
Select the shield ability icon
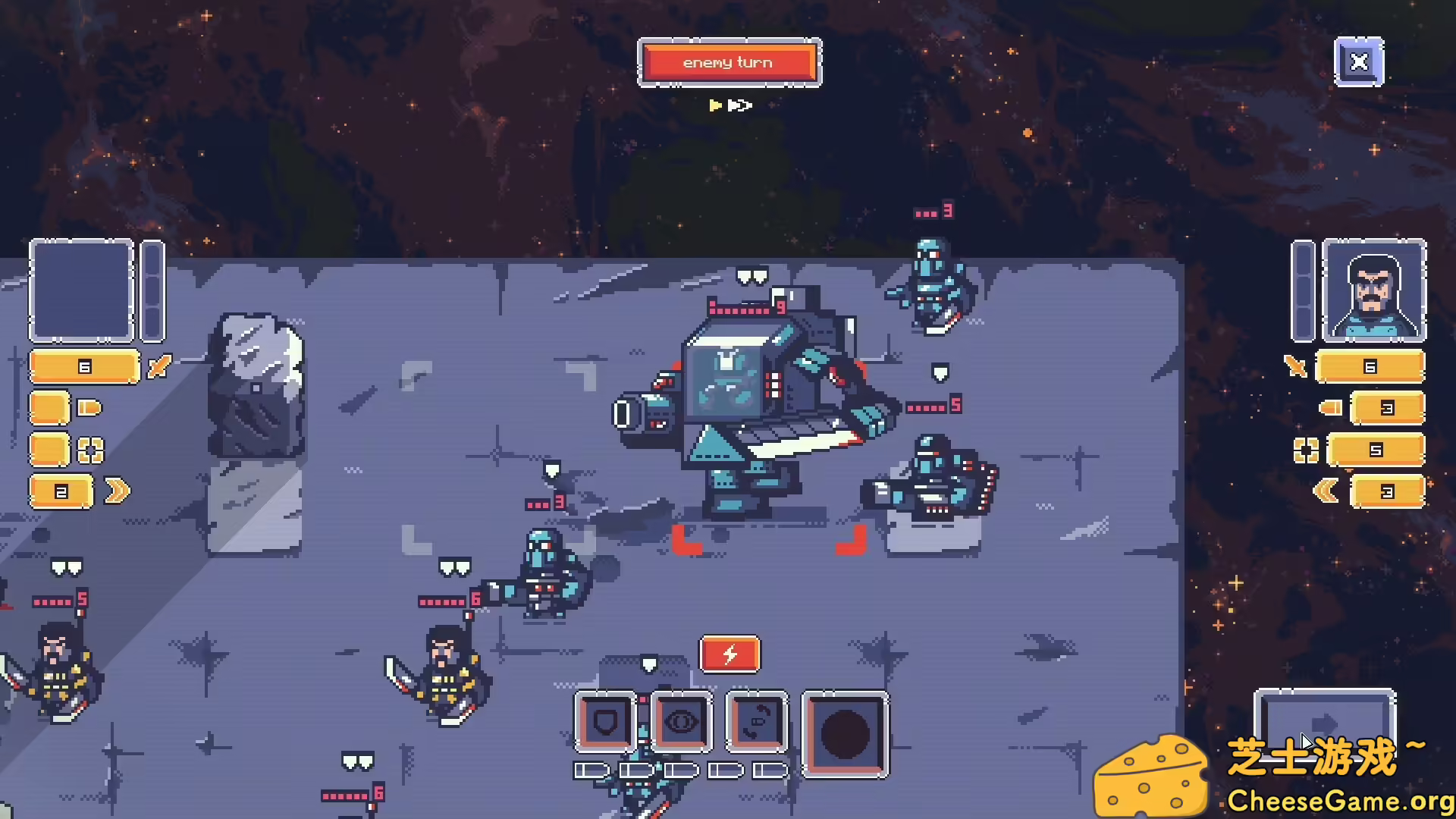605,722
